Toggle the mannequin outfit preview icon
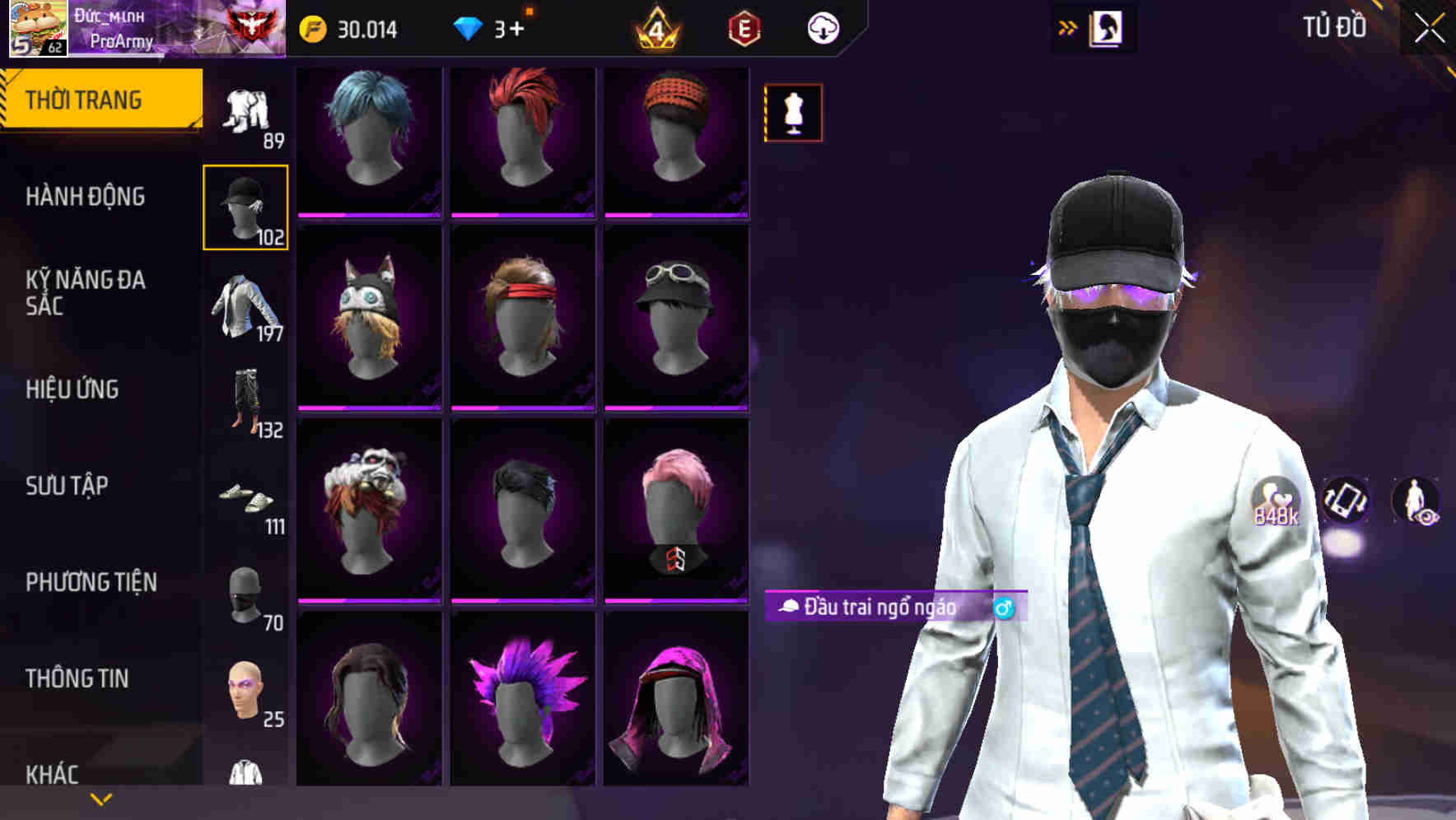1456x820 pixels. click(x=793, y=113)
